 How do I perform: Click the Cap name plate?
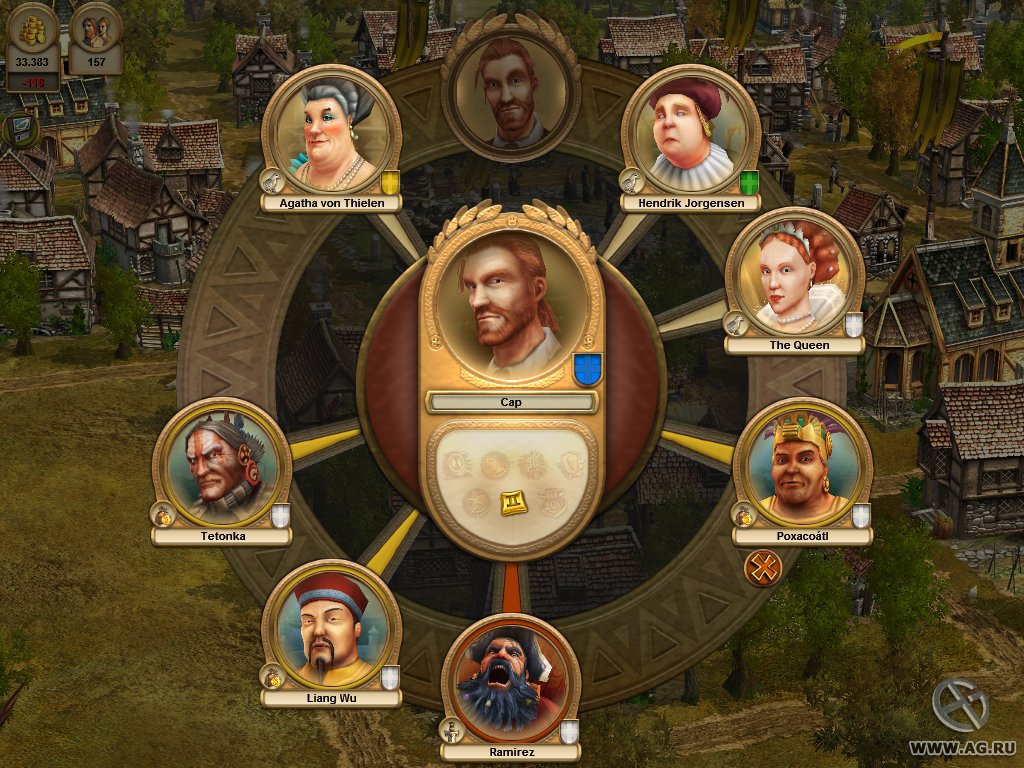tap(511, 402)
